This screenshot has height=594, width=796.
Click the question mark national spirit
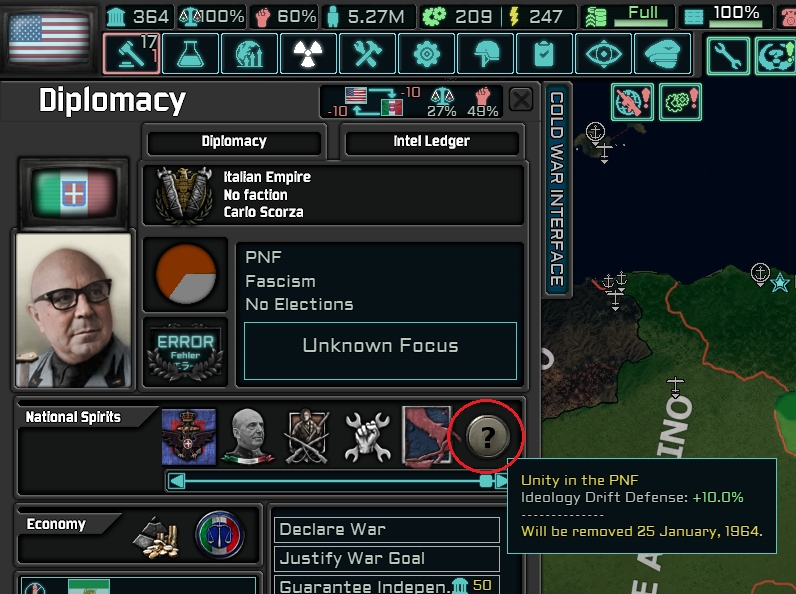[x=487, y=435]
